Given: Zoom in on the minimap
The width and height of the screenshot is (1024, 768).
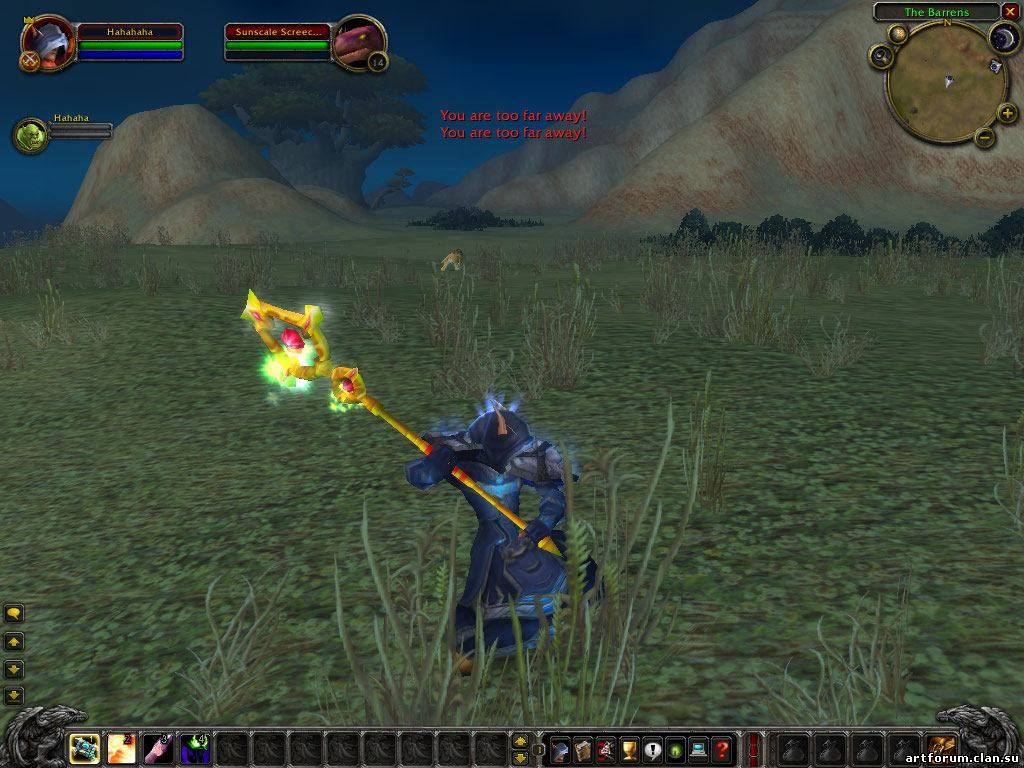Looking at the screenshot, I should pos(1003,109).
